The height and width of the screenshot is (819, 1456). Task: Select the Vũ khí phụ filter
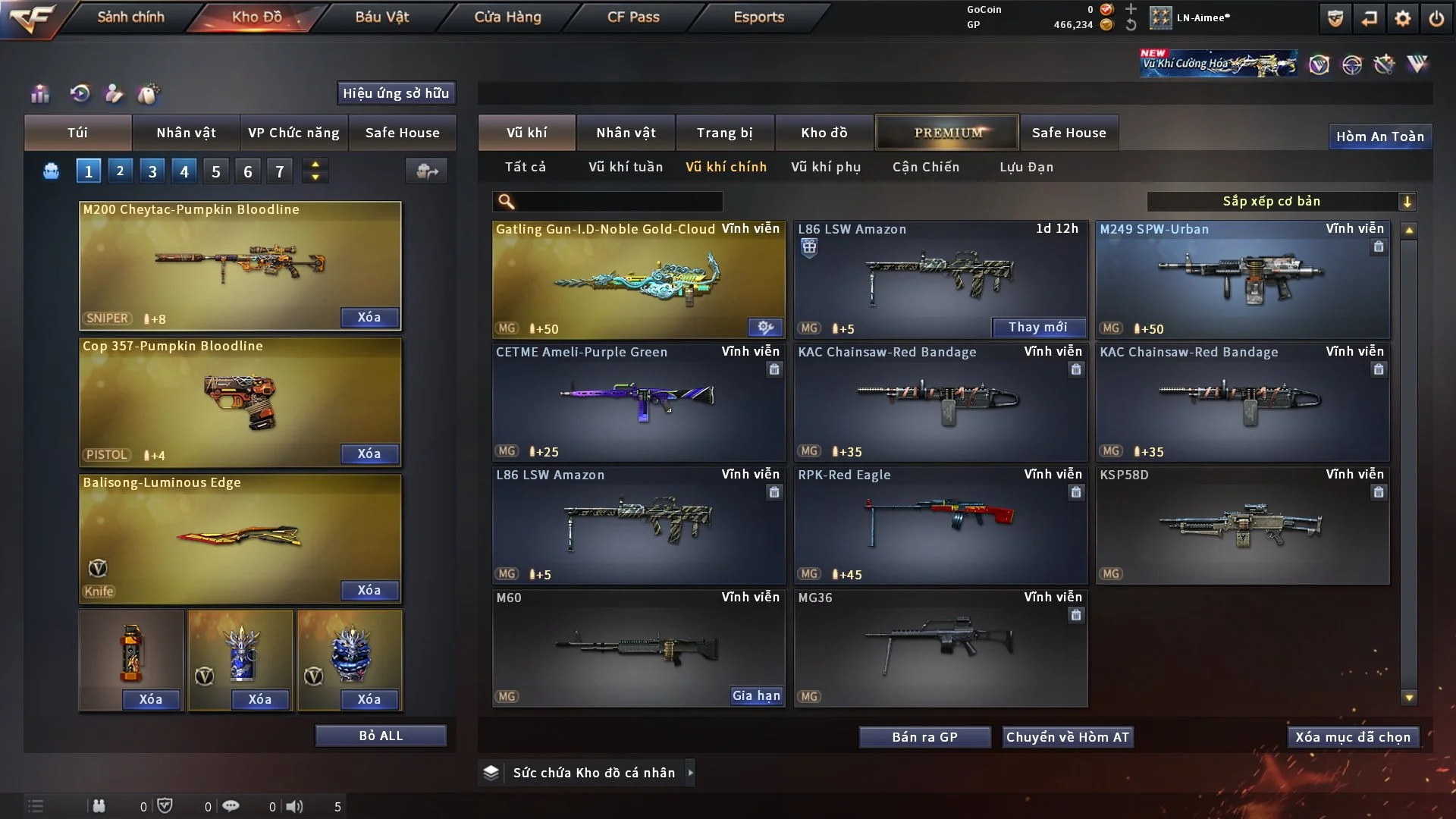coord(825,167)
